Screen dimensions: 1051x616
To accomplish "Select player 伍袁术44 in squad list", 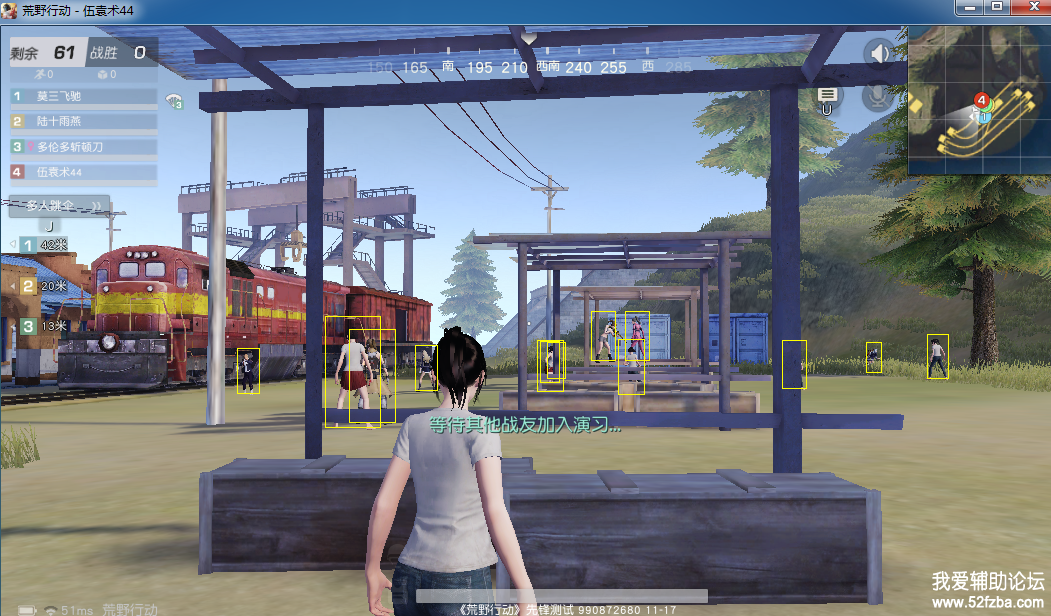I will tap(84, 171).
